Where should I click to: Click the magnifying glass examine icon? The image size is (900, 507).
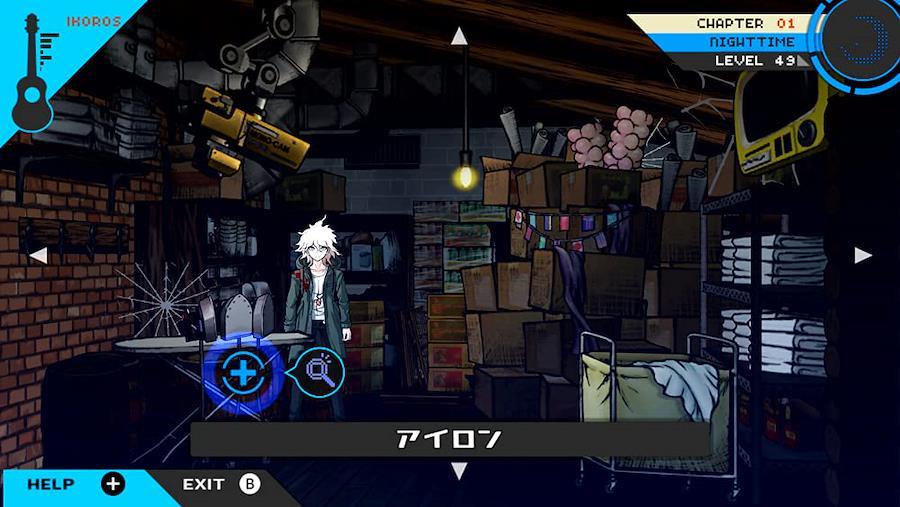[321, 373]
